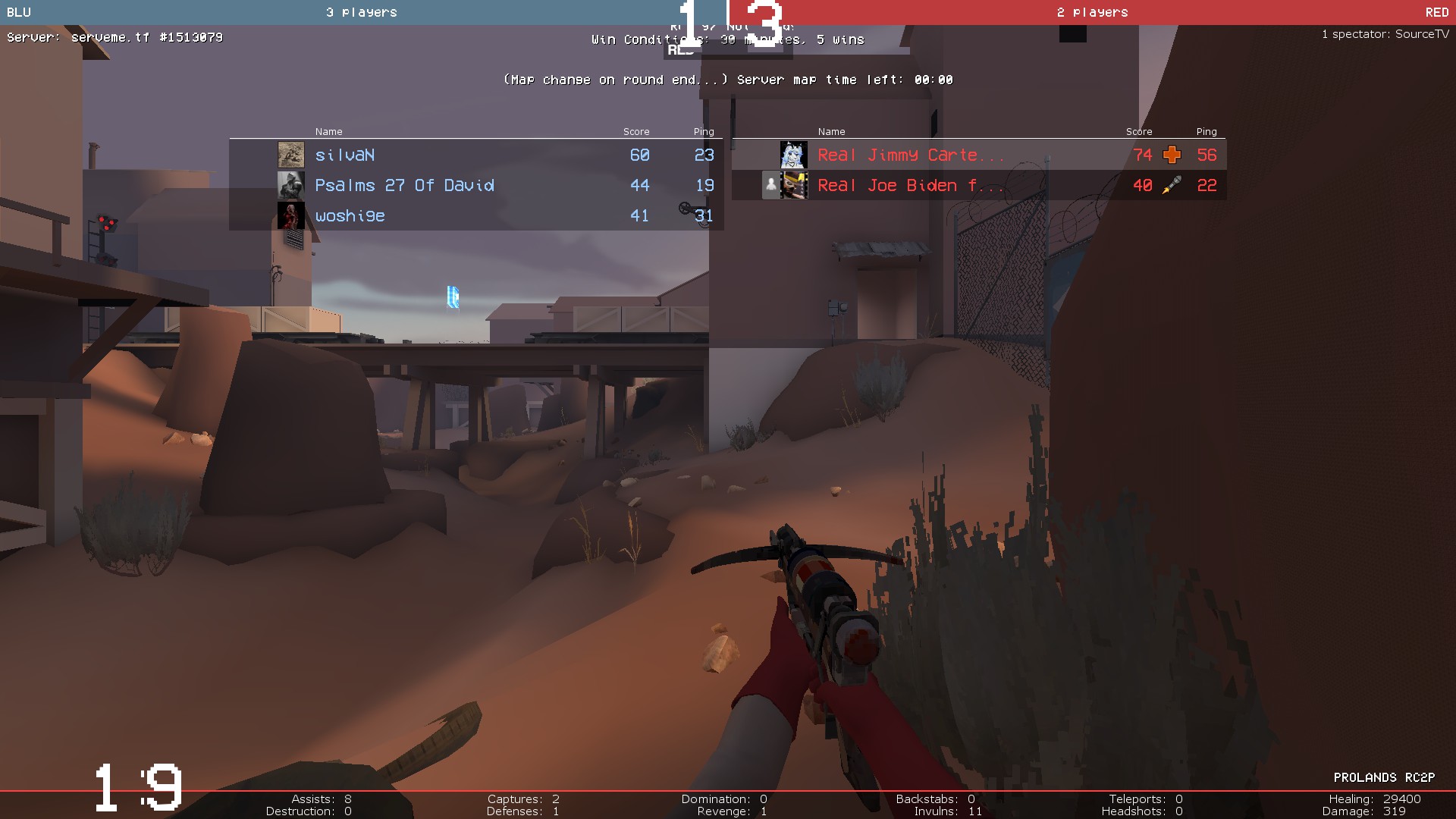Screen dimensions: 1456x819
Task: Click woshi9e's red avatar picture
Action: (290, 216)
